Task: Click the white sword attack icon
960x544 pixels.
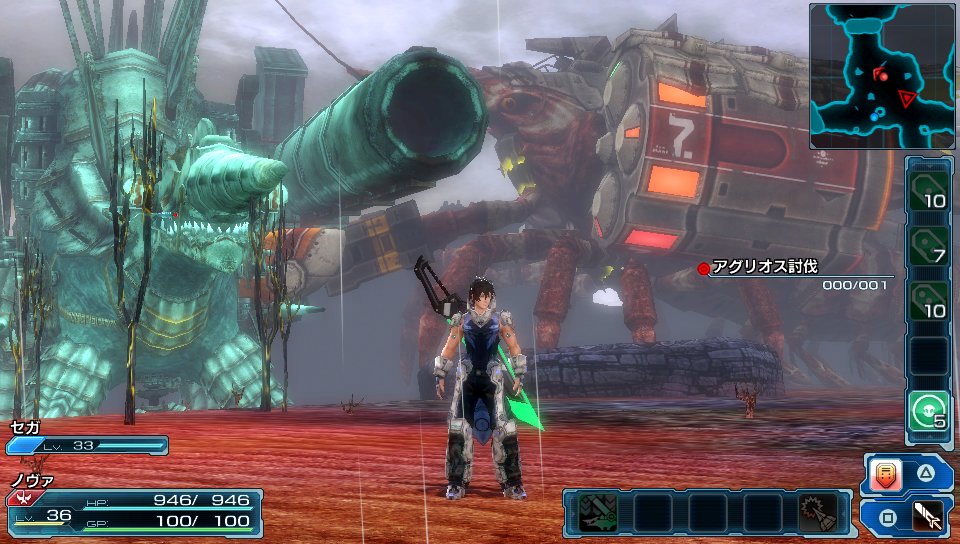Action: pyautogui.click(x=927, y=517)
